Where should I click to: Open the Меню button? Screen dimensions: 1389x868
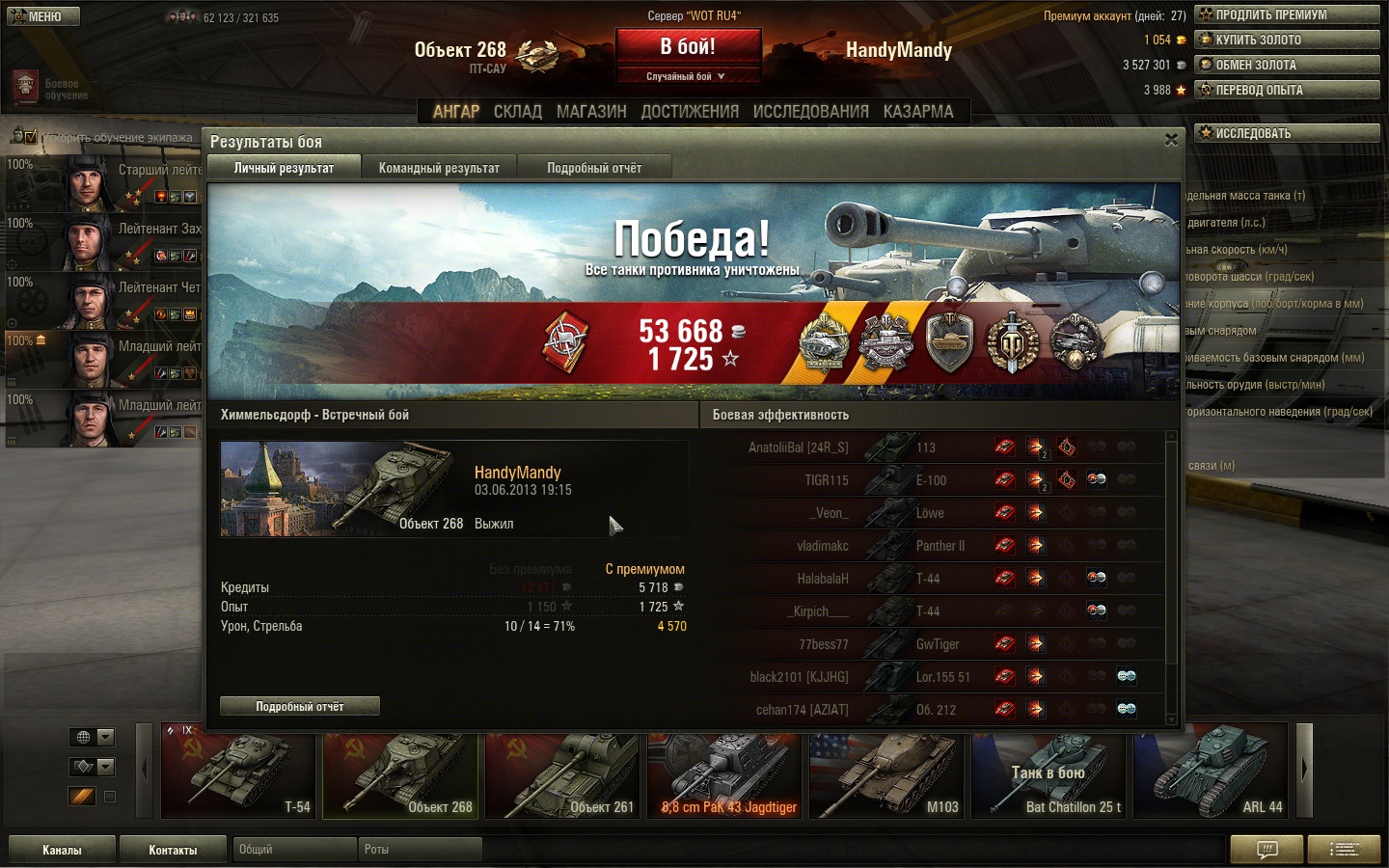point(43,16)
